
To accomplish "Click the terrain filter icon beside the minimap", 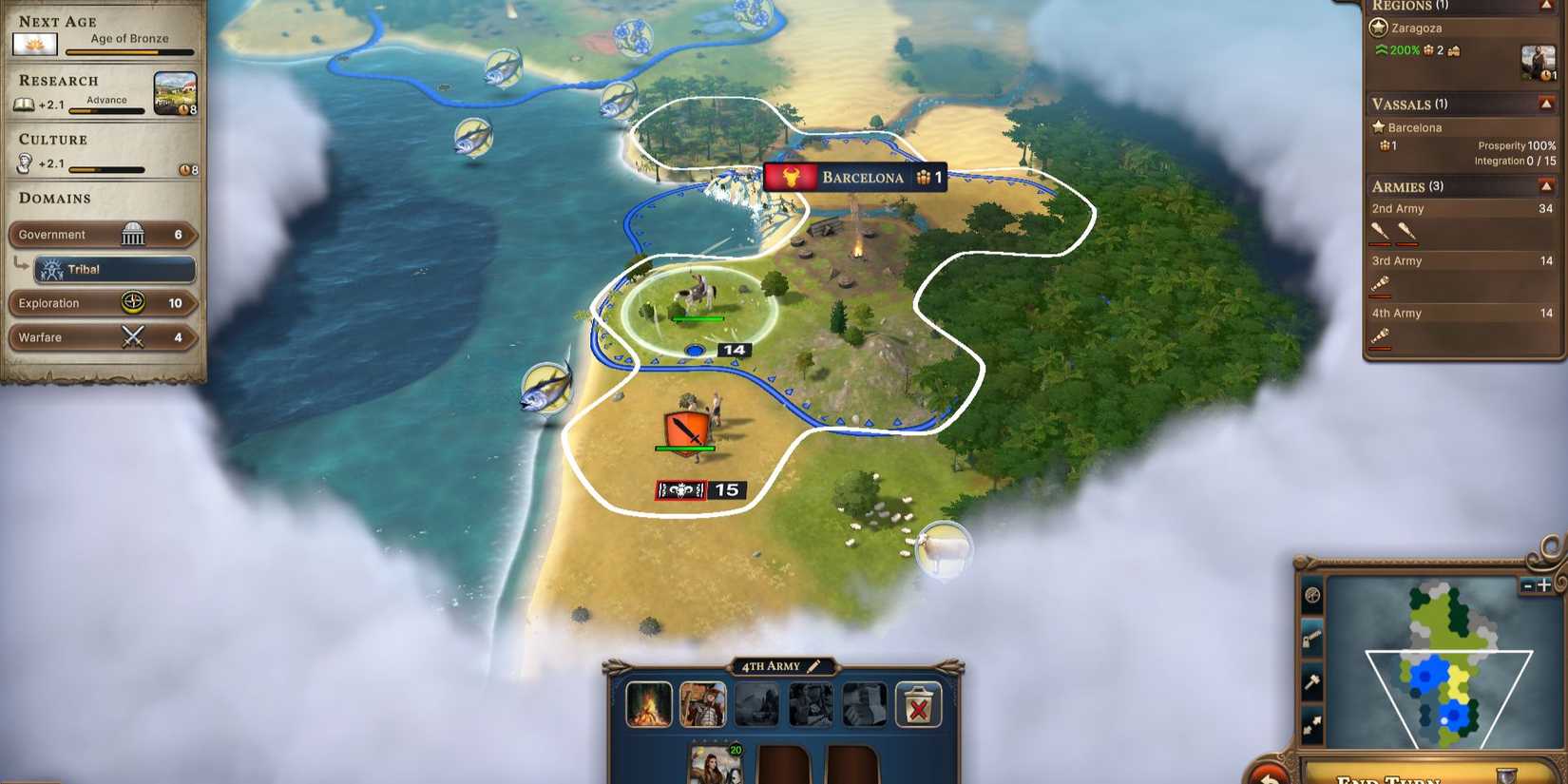I will click(1313, 594).
